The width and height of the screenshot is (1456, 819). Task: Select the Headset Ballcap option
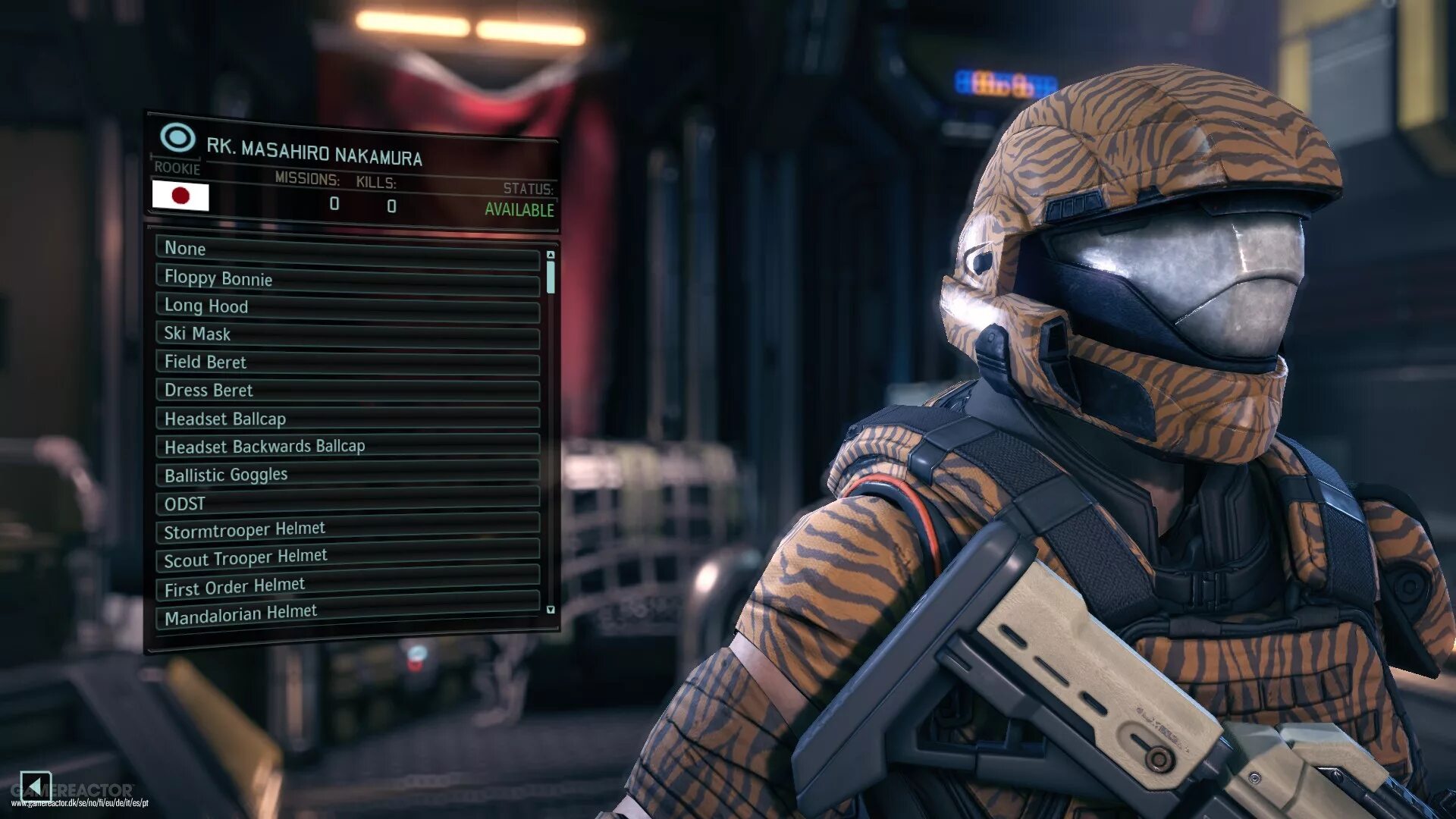(347, 419)
